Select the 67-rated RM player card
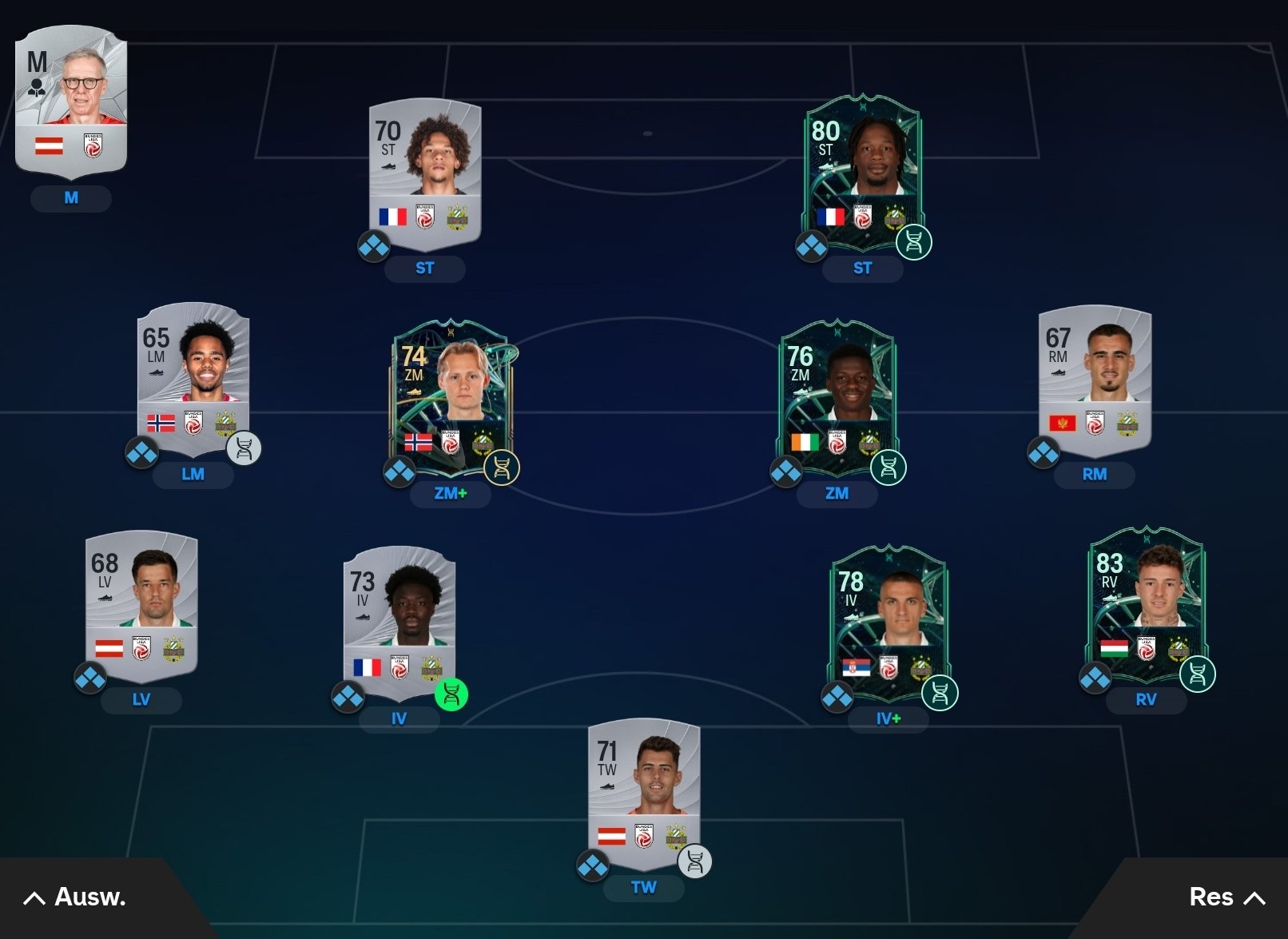This screenshot has width=1288, height=939. point(1095,376)
